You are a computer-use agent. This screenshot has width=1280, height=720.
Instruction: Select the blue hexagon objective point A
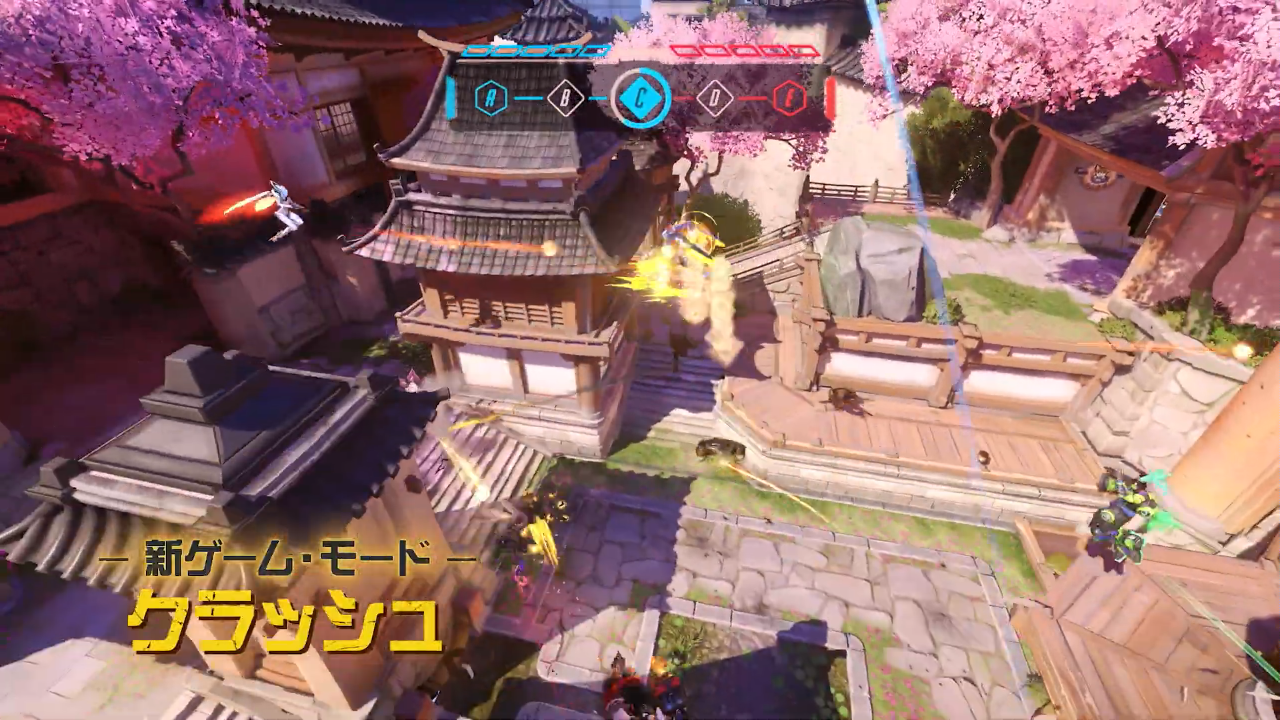491,97
